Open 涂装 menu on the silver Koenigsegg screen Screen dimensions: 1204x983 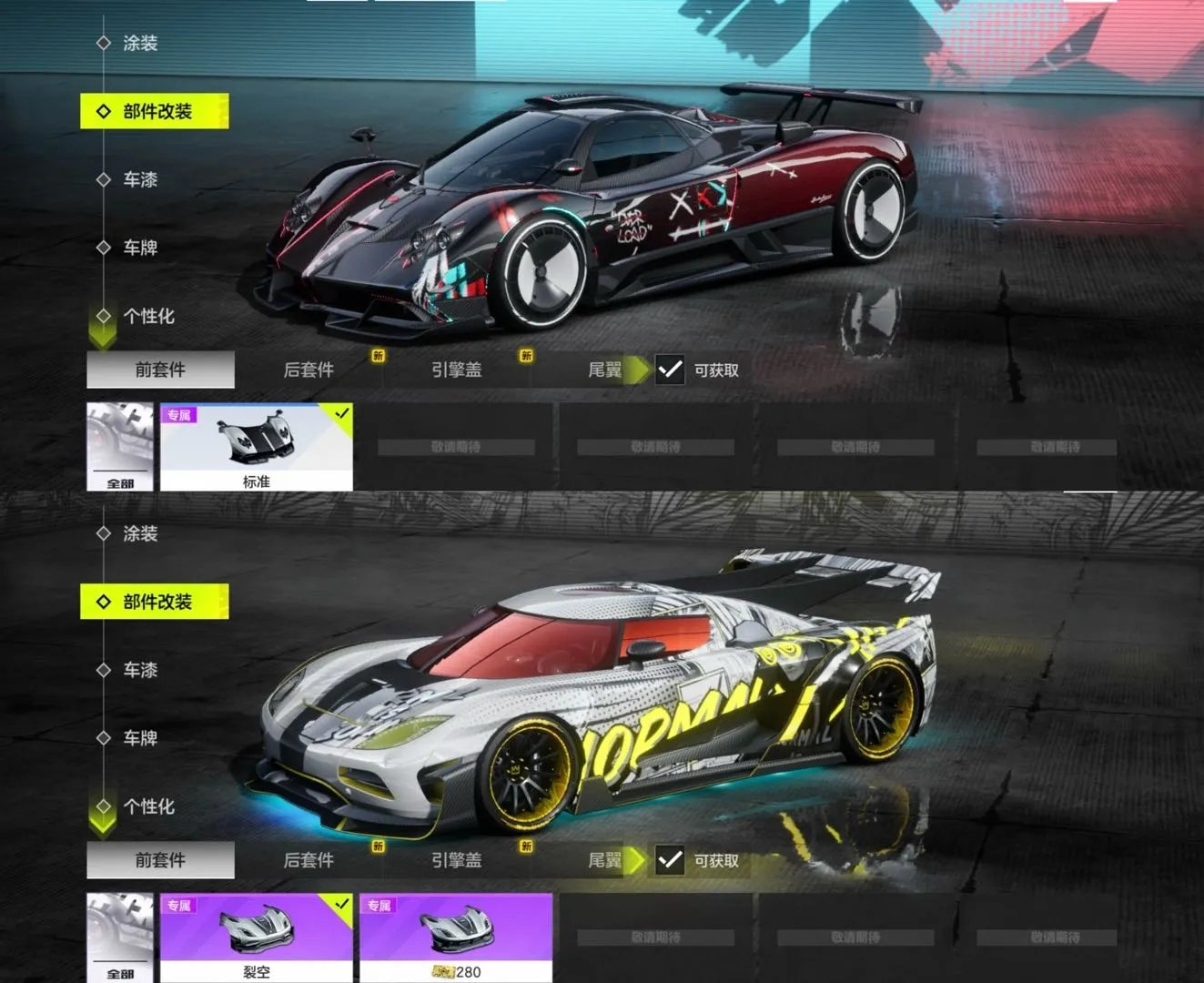(x=140, y=533)
